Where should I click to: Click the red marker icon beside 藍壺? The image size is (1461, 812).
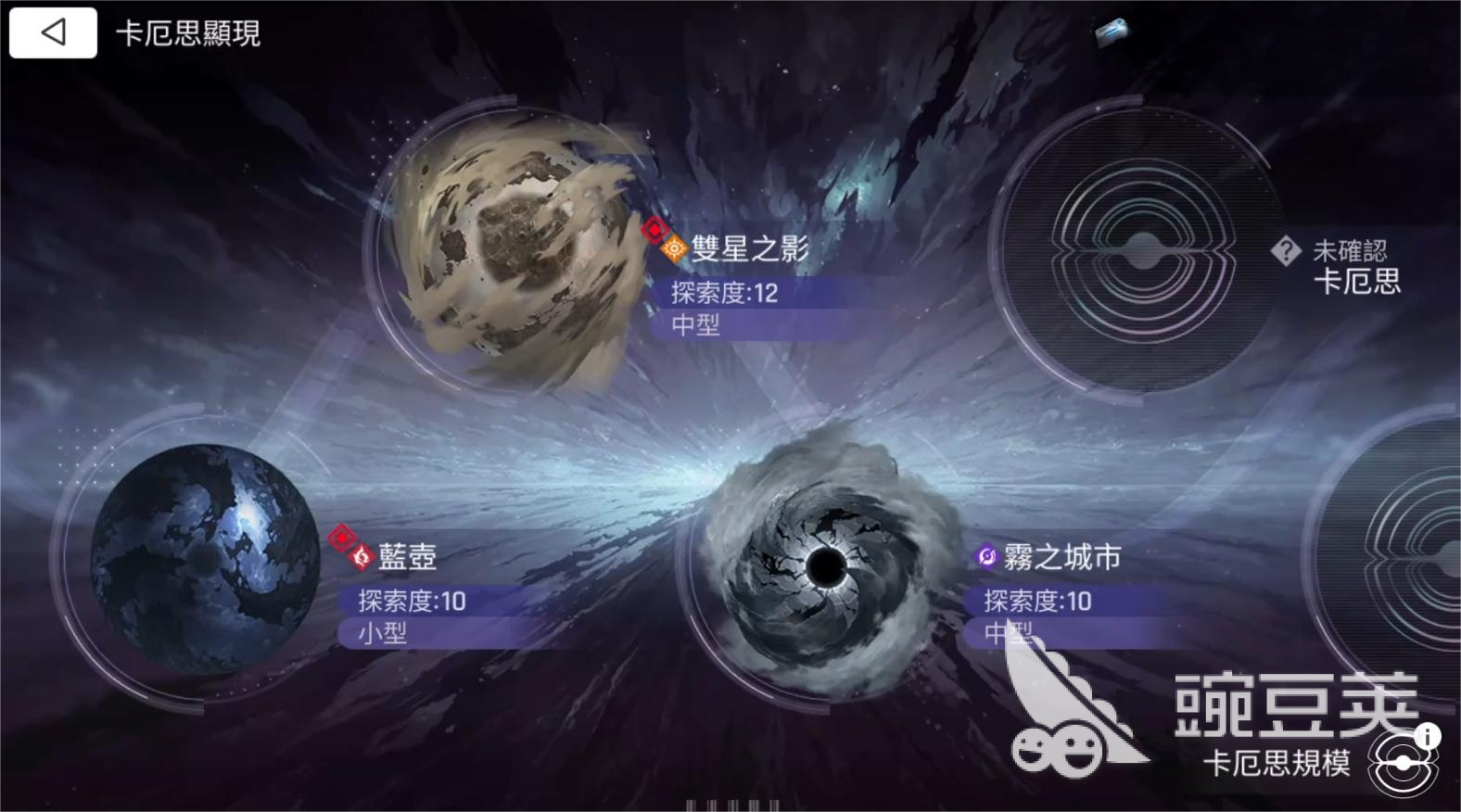pos(341,538)
